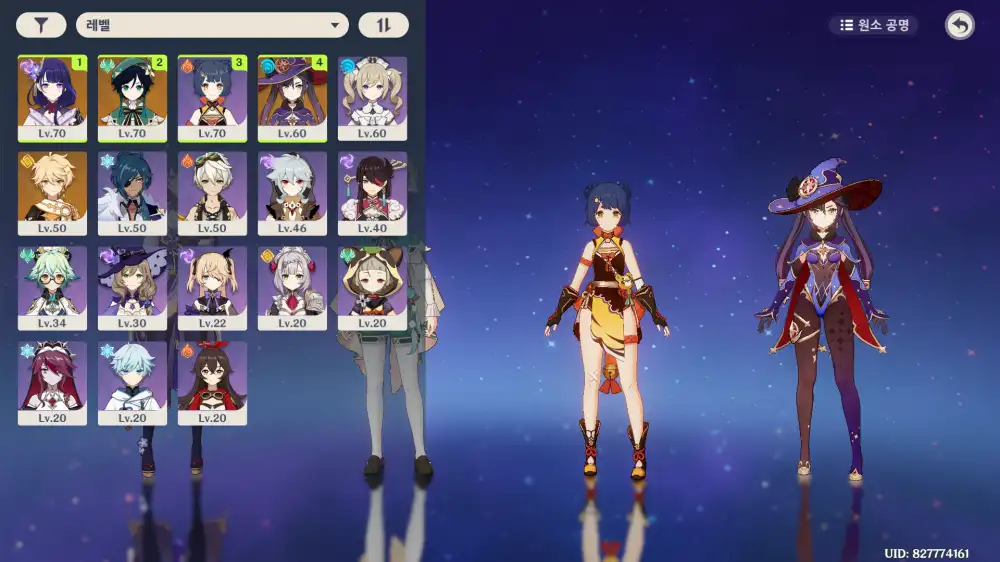1000x562 pixels.
Task: Click the back arrow button
Action: coord(959,26)
